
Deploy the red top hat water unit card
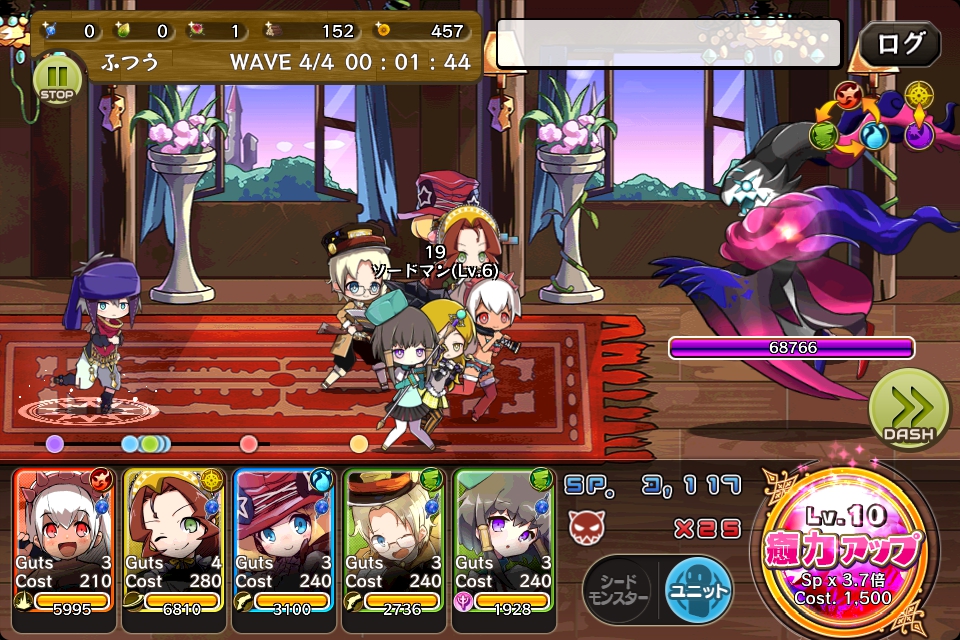pyautogui.click(x=285, y=540)
